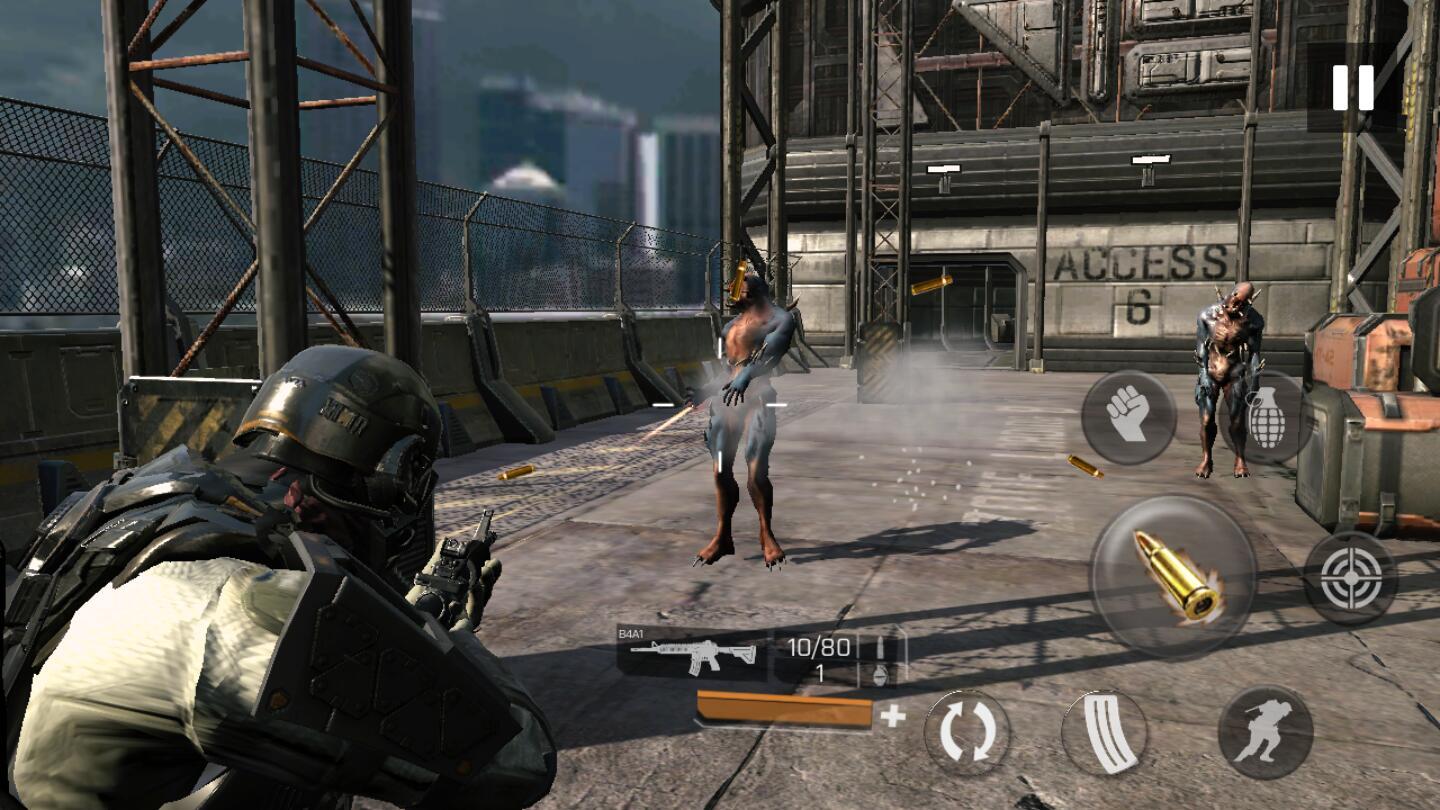
Task: Reload using the magazine button
Action: pos(1103,733)
